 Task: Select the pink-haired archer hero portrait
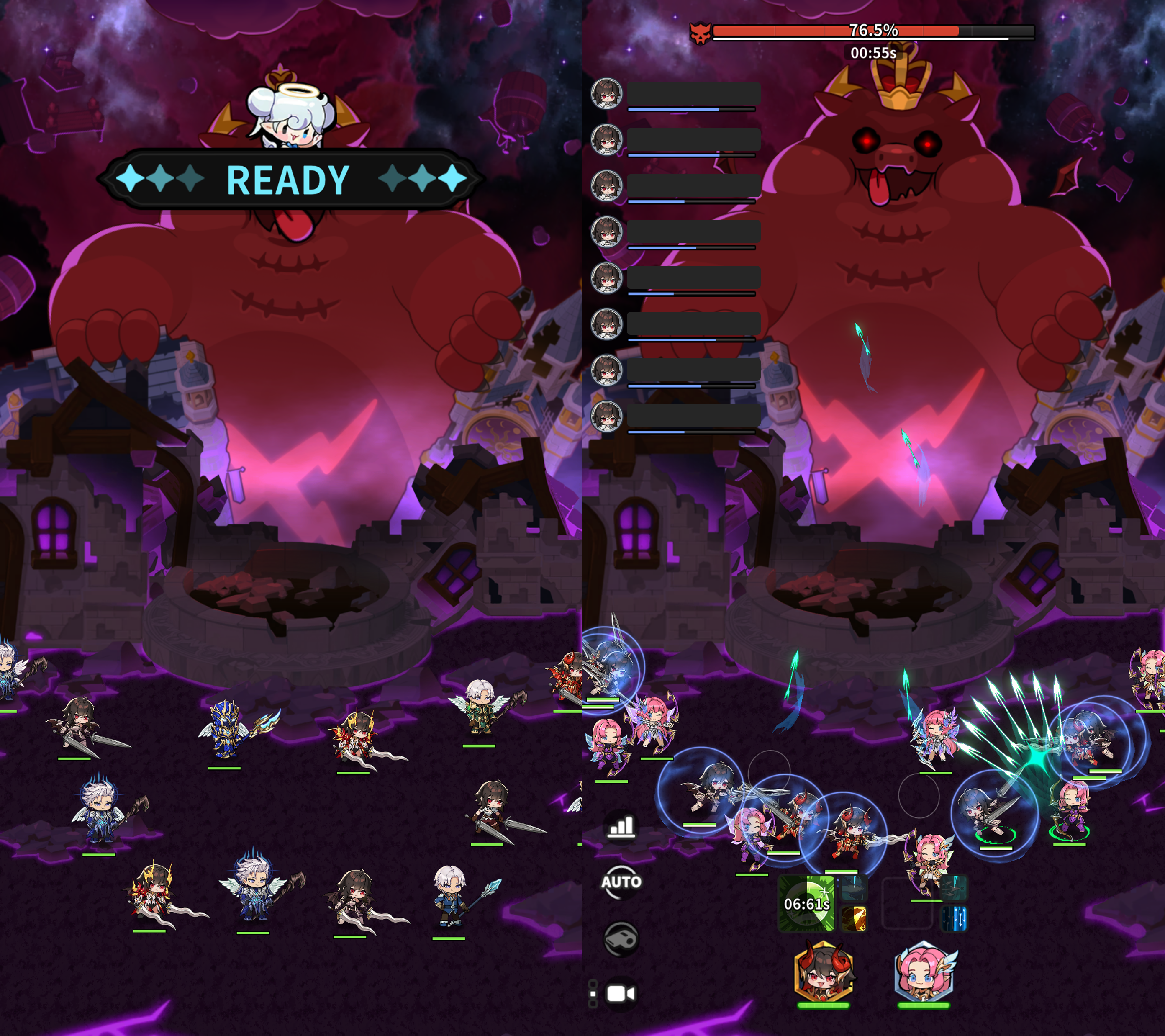point(923,972)
